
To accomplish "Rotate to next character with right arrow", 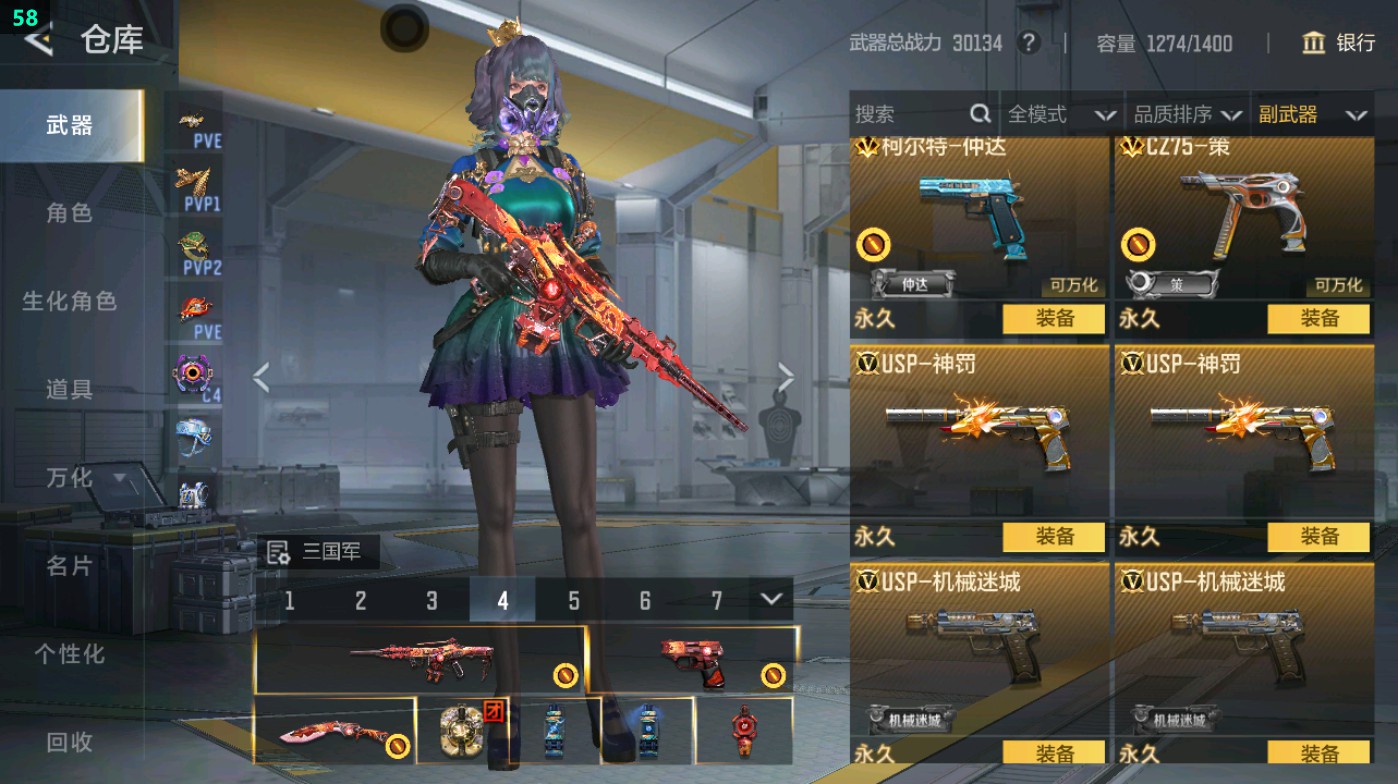I will (x=786, y=378).
